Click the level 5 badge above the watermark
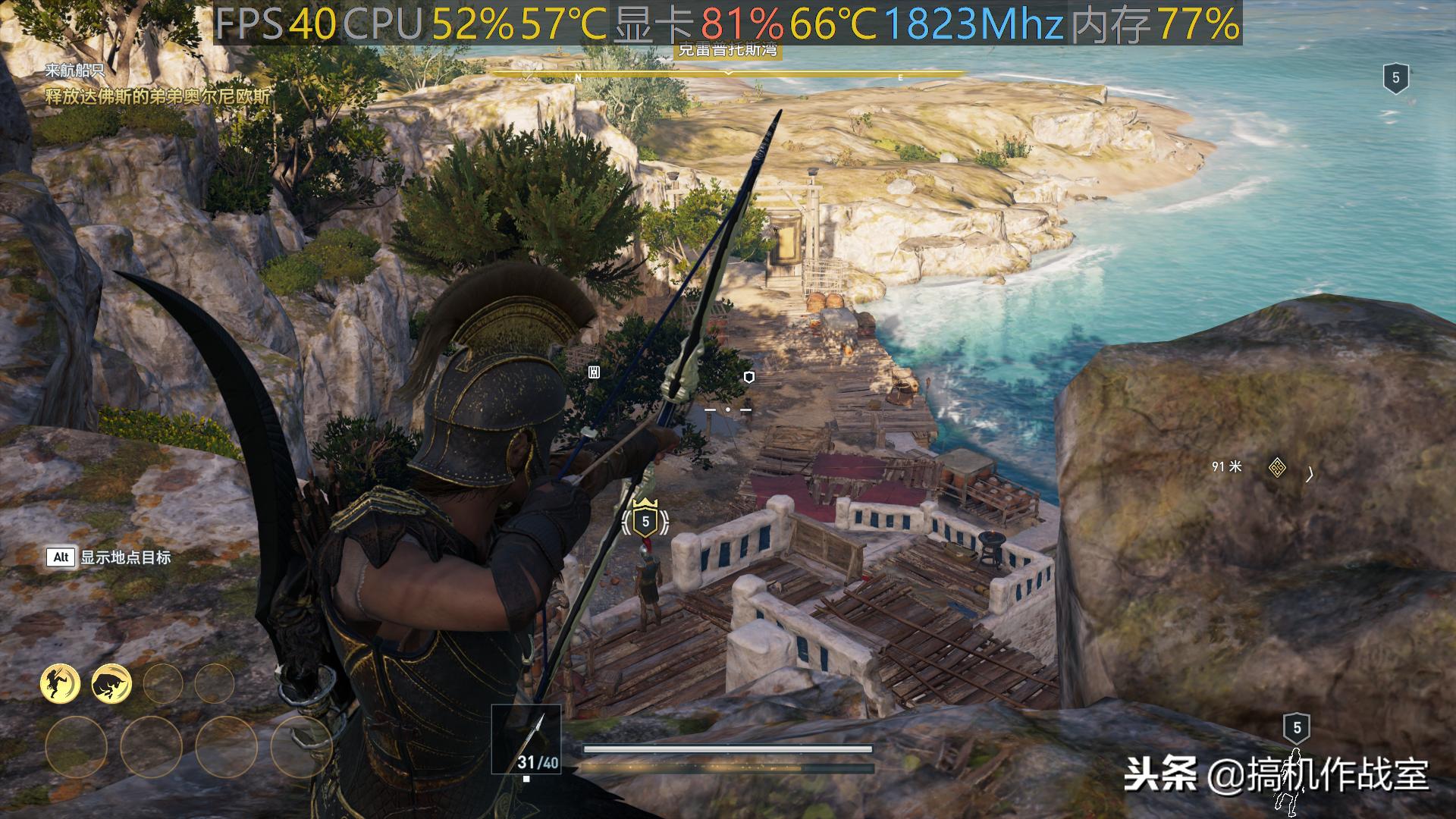This screenshot has height=819, width=1456. [x=1297, y=728]
